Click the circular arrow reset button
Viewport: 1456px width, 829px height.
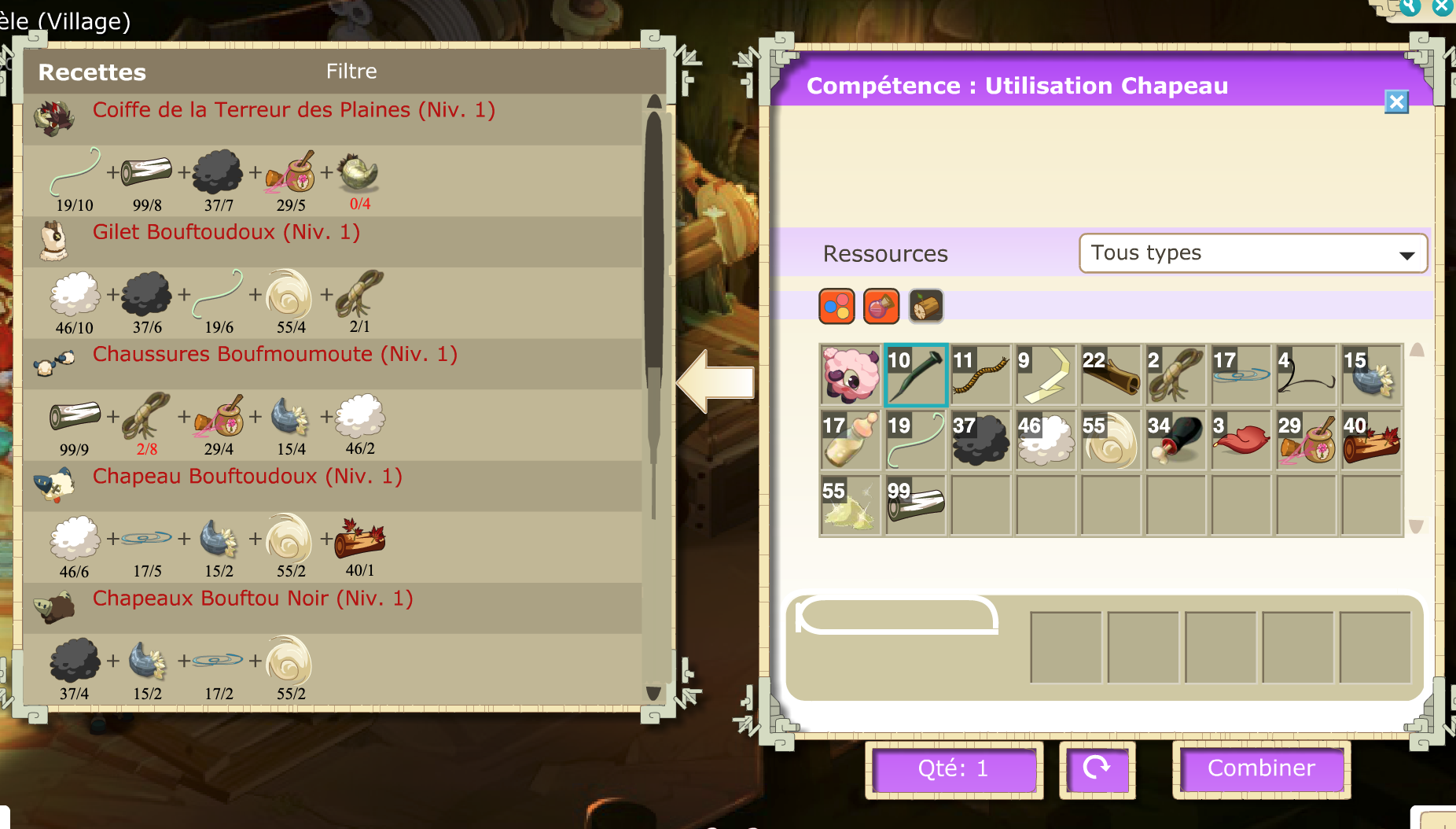(1097, 768)
